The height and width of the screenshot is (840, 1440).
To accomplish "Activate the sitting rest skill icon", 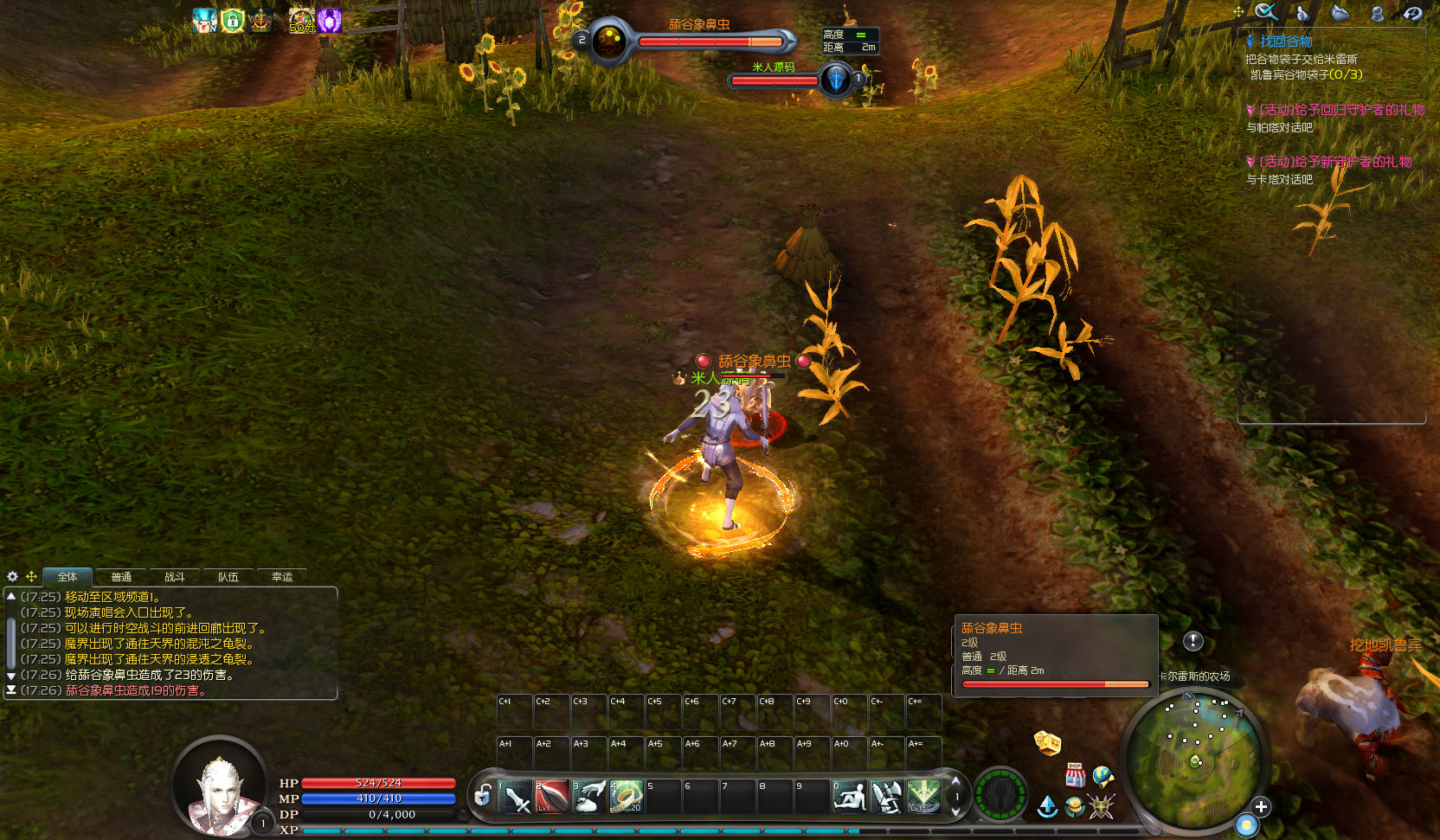I will 850,797.
